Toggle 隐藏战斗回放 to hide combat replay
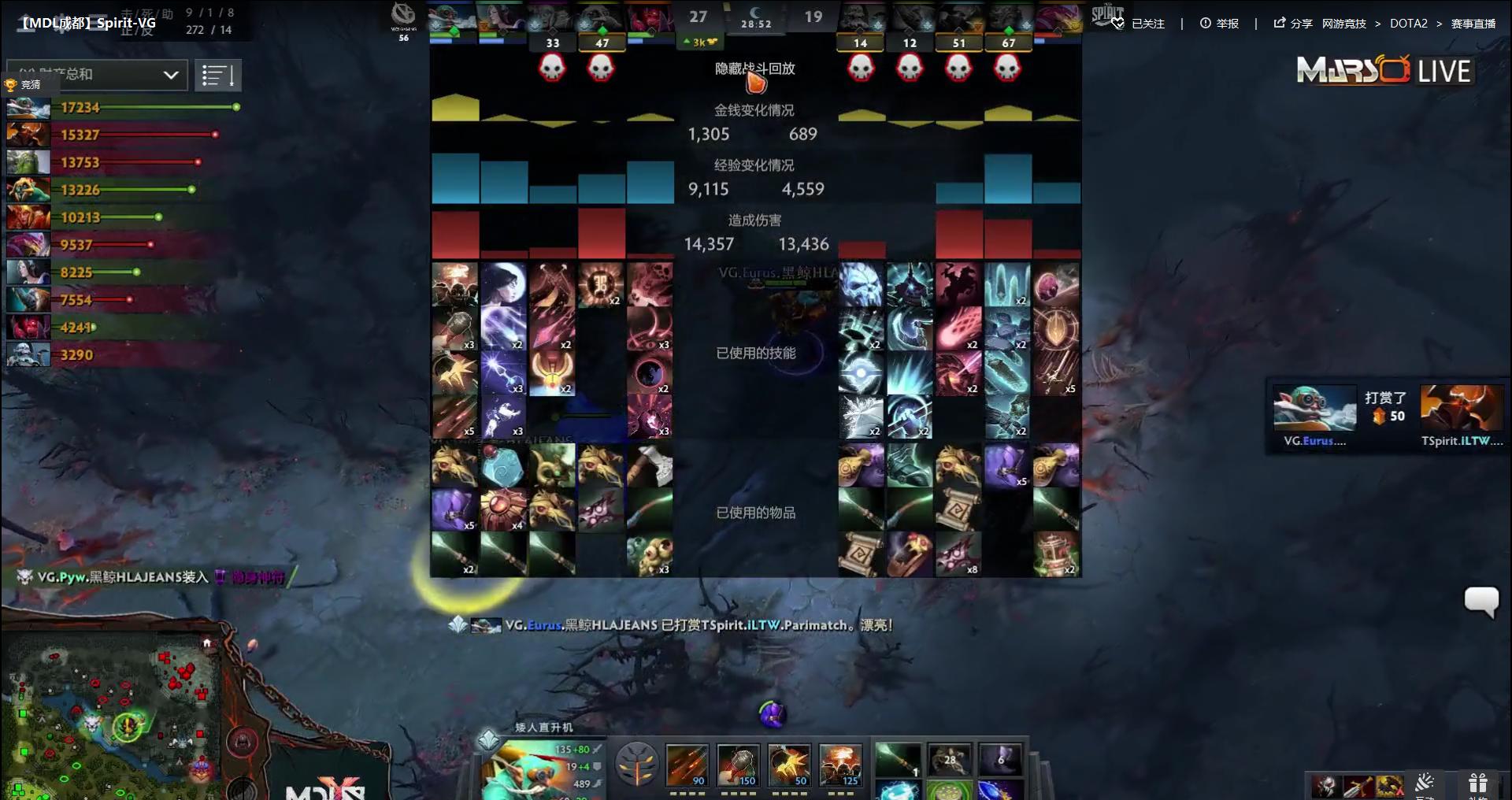The width and height of the screenshot is (1512, 800). 755,69
